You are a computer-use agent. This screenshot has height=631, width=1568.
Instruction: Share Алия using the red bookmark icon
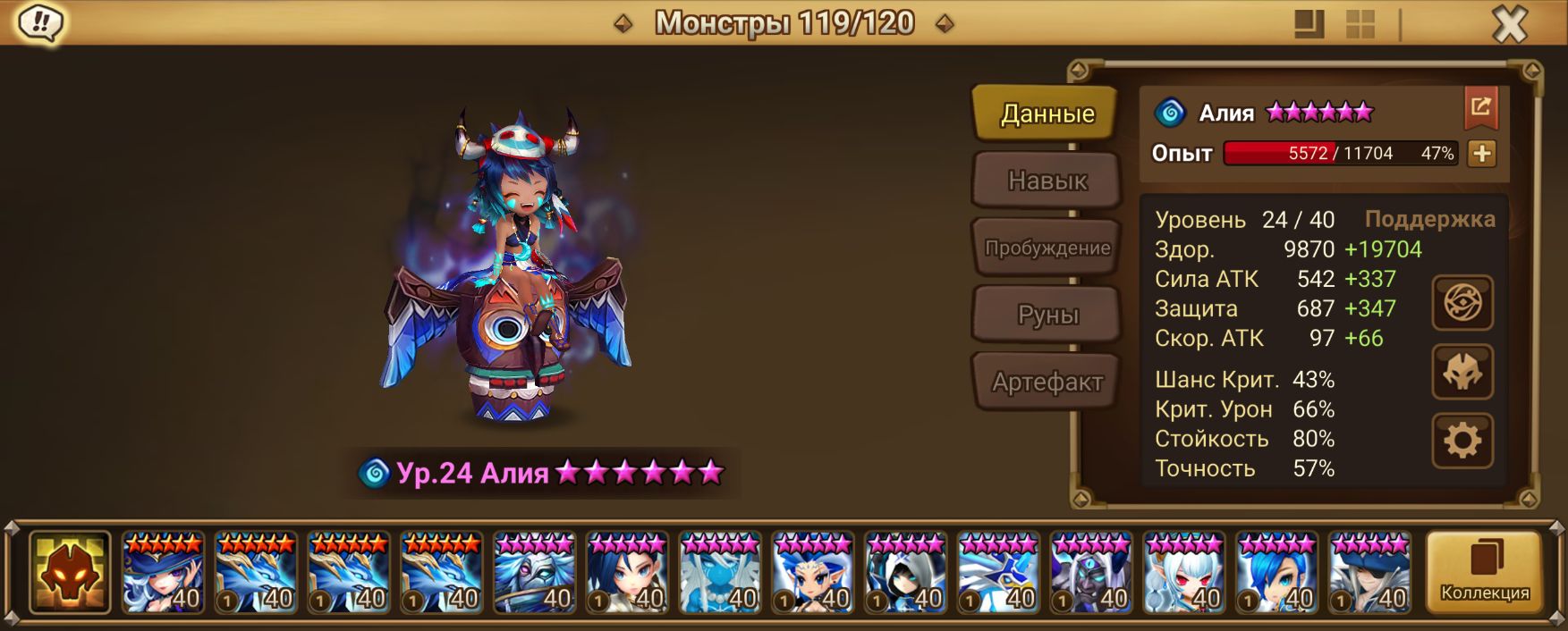coord(1480,108)
